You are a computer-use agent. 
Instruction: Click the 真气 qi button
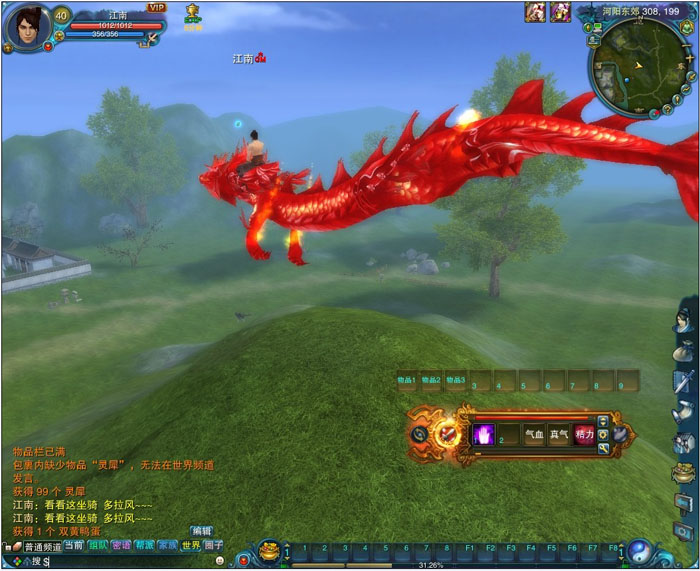(560, 435)
